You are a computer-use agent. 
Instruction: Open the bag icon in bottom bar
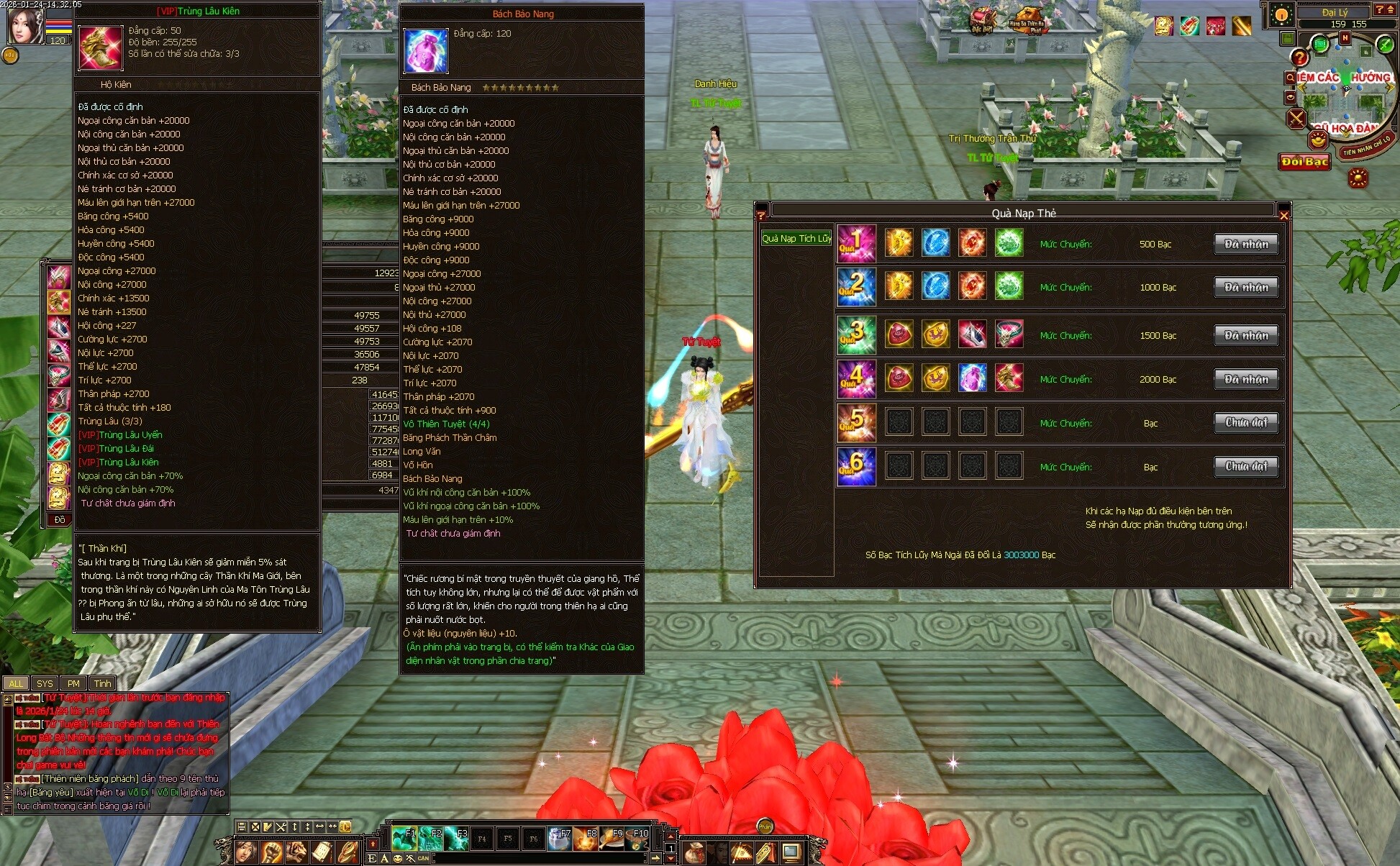(x=694, y=853)
